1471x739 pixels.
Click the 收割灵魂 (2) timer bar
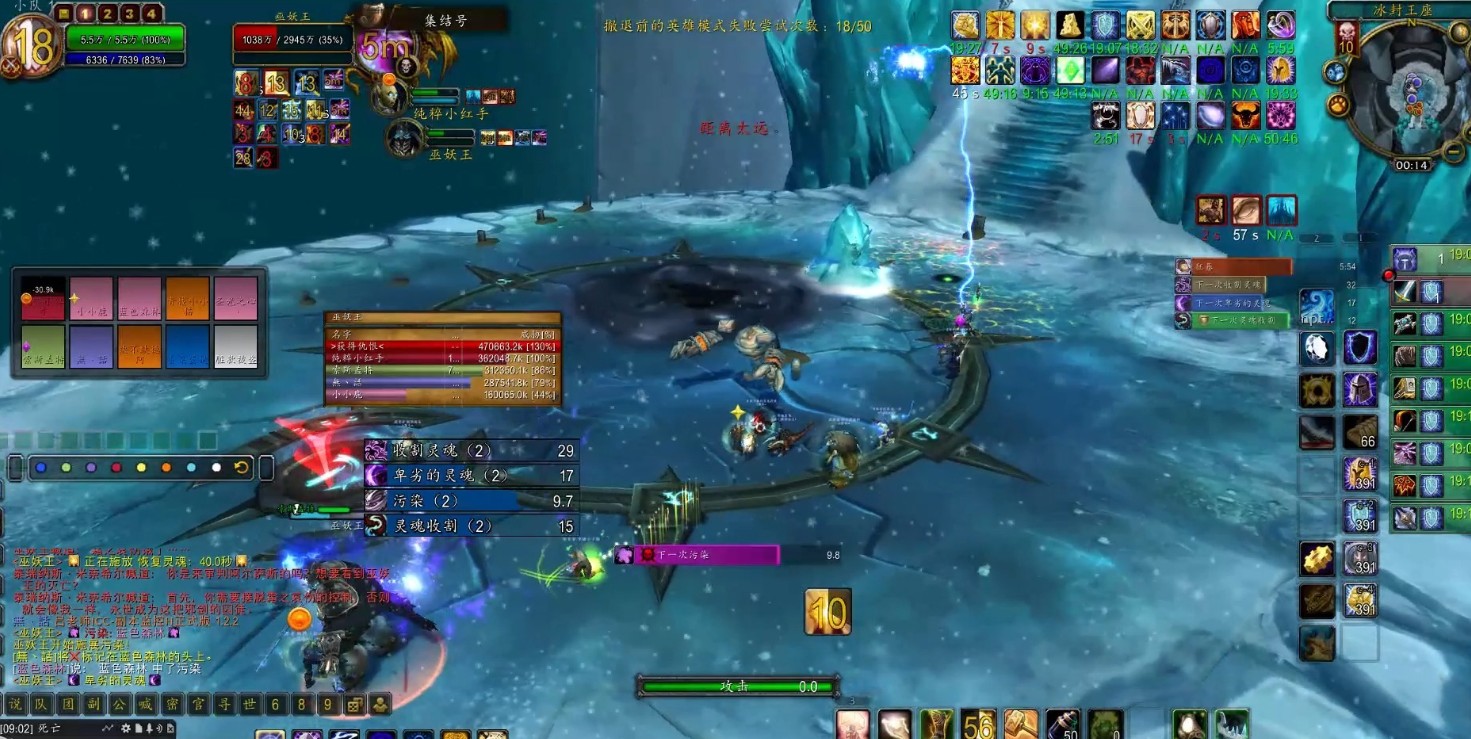click(x=470, y=451)
